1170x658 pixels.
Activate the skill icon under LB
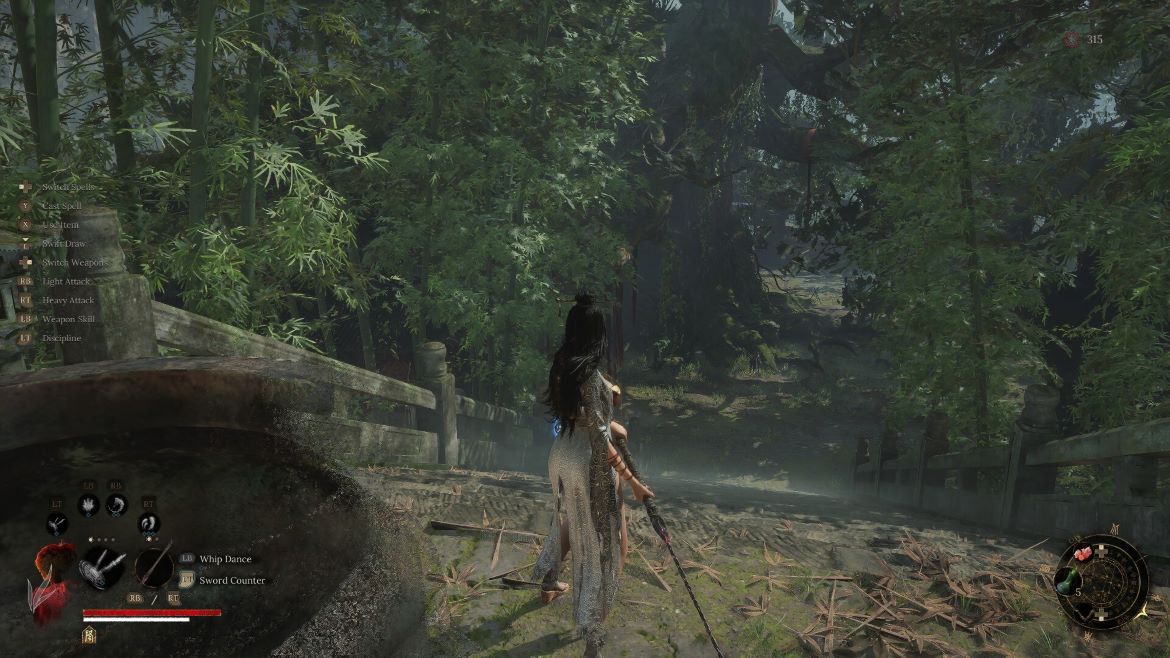tap(88, 505)
